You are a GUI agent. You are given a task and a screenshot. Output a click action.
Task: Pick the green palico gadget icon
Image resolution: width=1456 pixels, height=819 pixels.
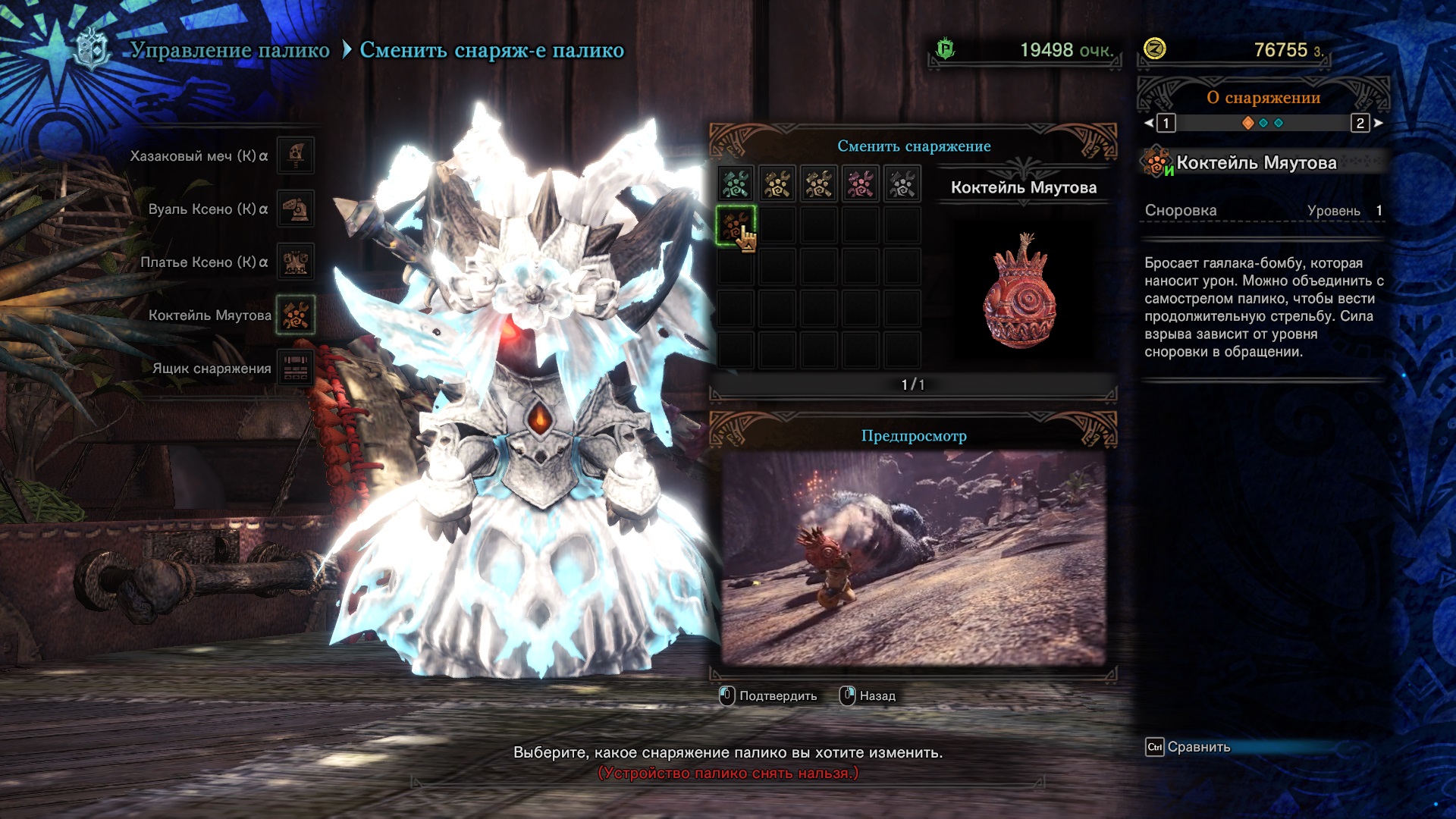pos(736,184)
